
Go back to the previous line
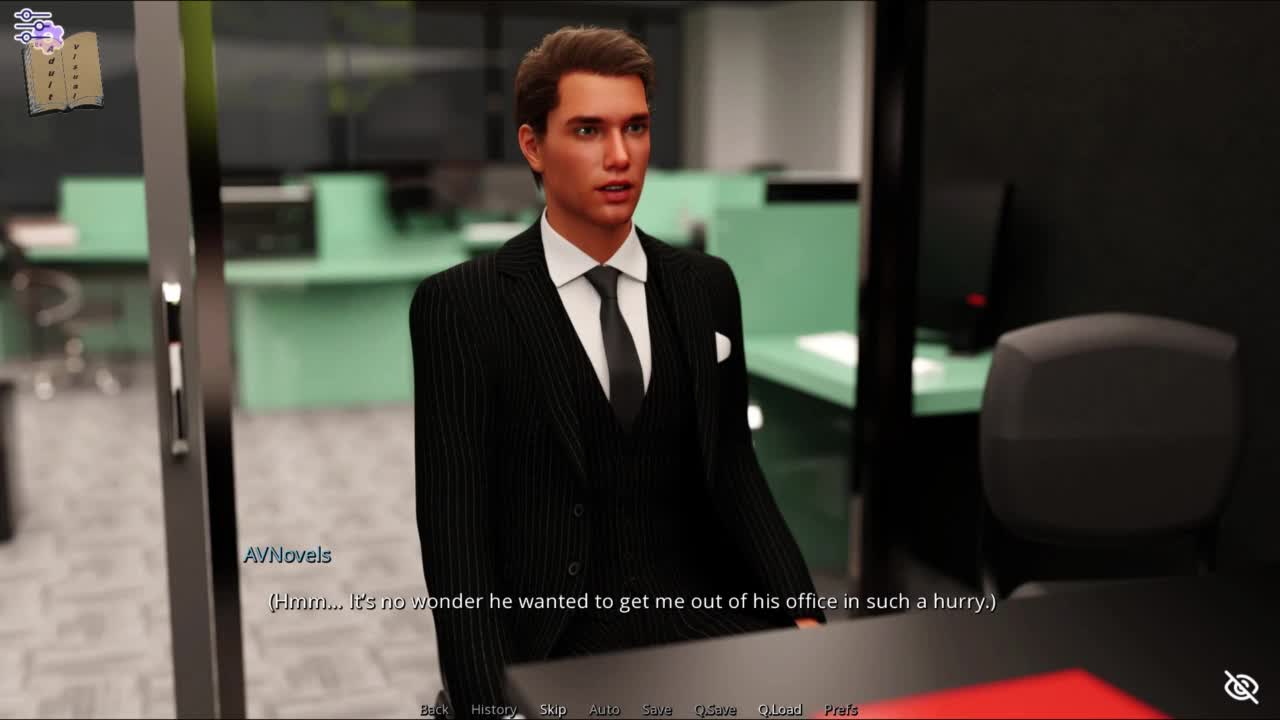pos(434,709)
